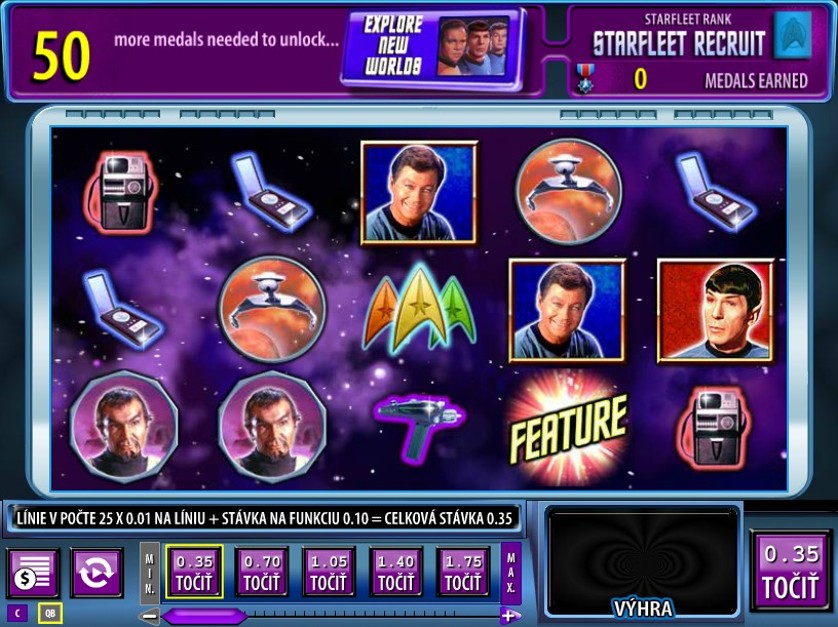Open the Explore New Worlds banner
This screenshot has width=838, height=627.
(432, 48)
